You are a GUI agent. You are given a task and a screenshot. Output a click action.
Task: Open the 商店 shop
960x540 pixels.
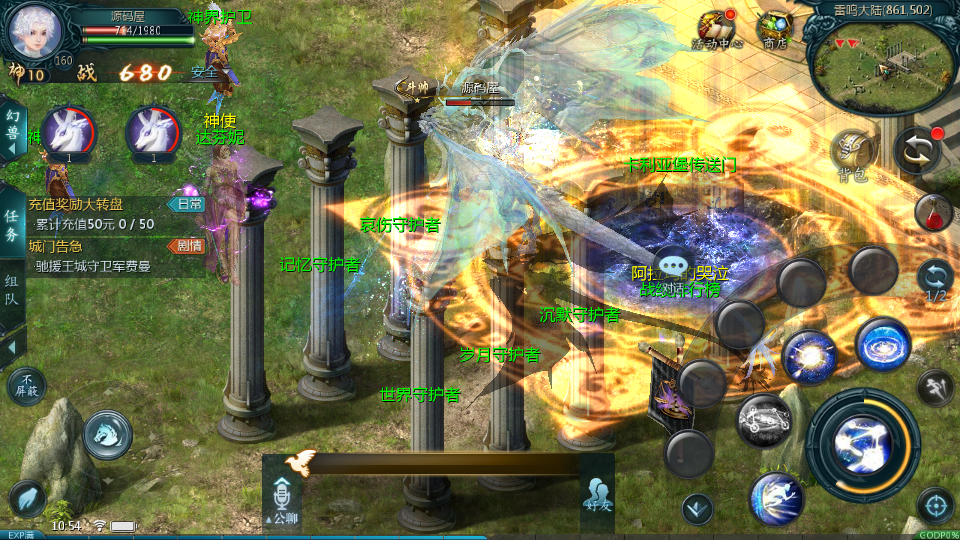(x=774, y=28)
